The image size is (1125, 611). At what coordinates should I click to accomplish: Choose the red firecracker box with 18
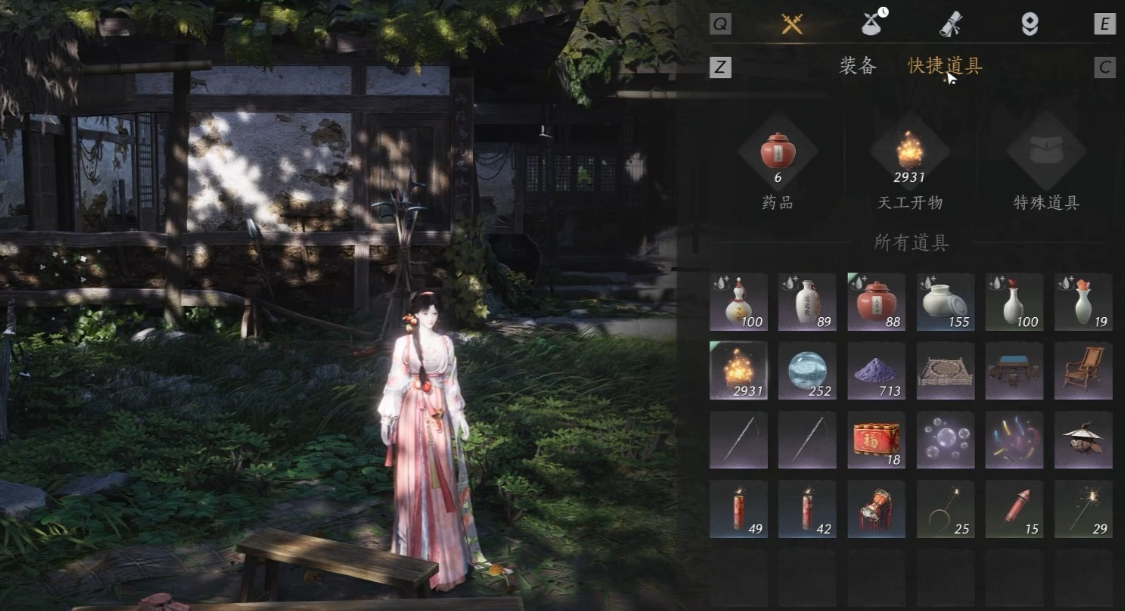pyautogui.click(x=877, y=440)
